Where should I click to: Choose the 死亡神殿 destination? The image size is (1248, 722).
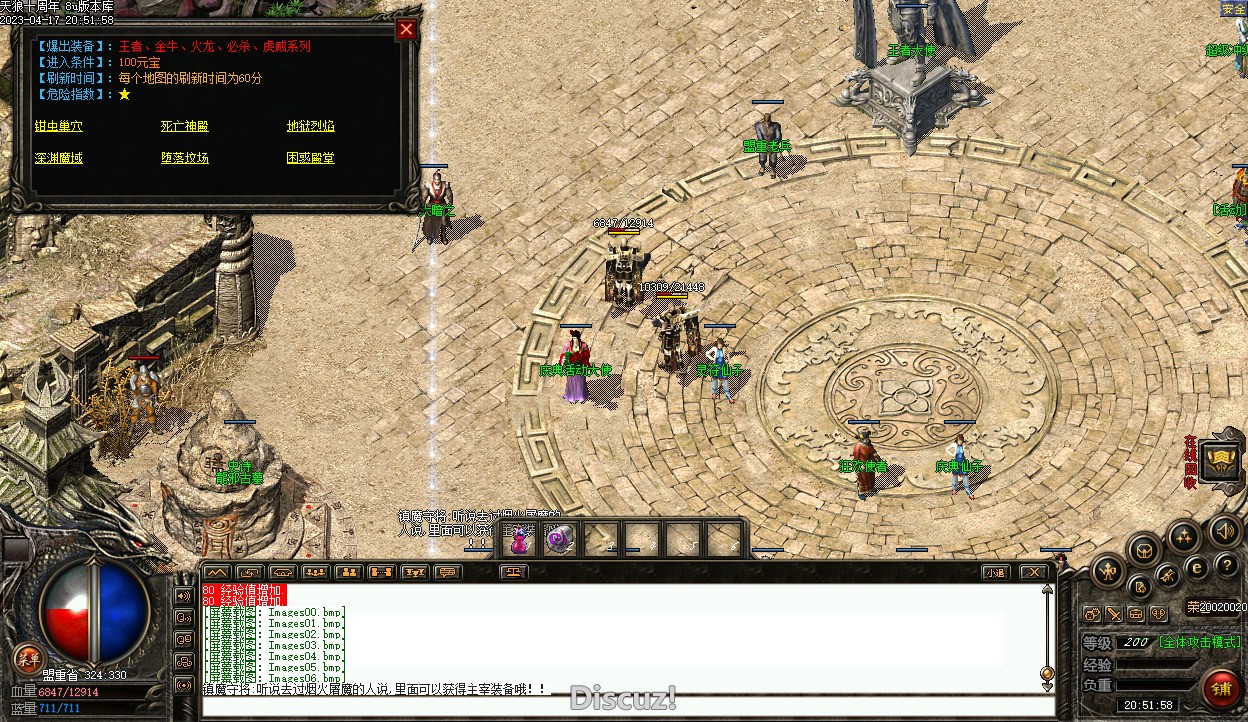coord(185,126)
